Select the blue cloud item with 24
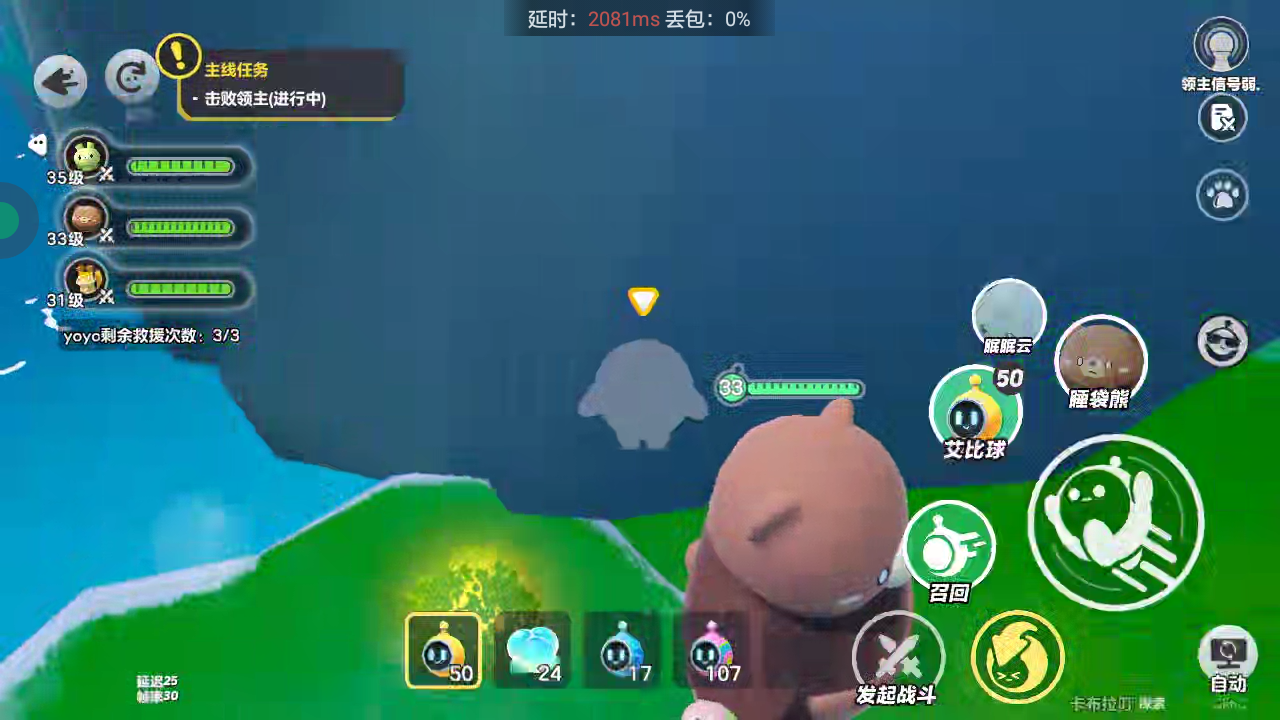The height and width of the screenshot is (720, 1280). [x=532, y=651]
